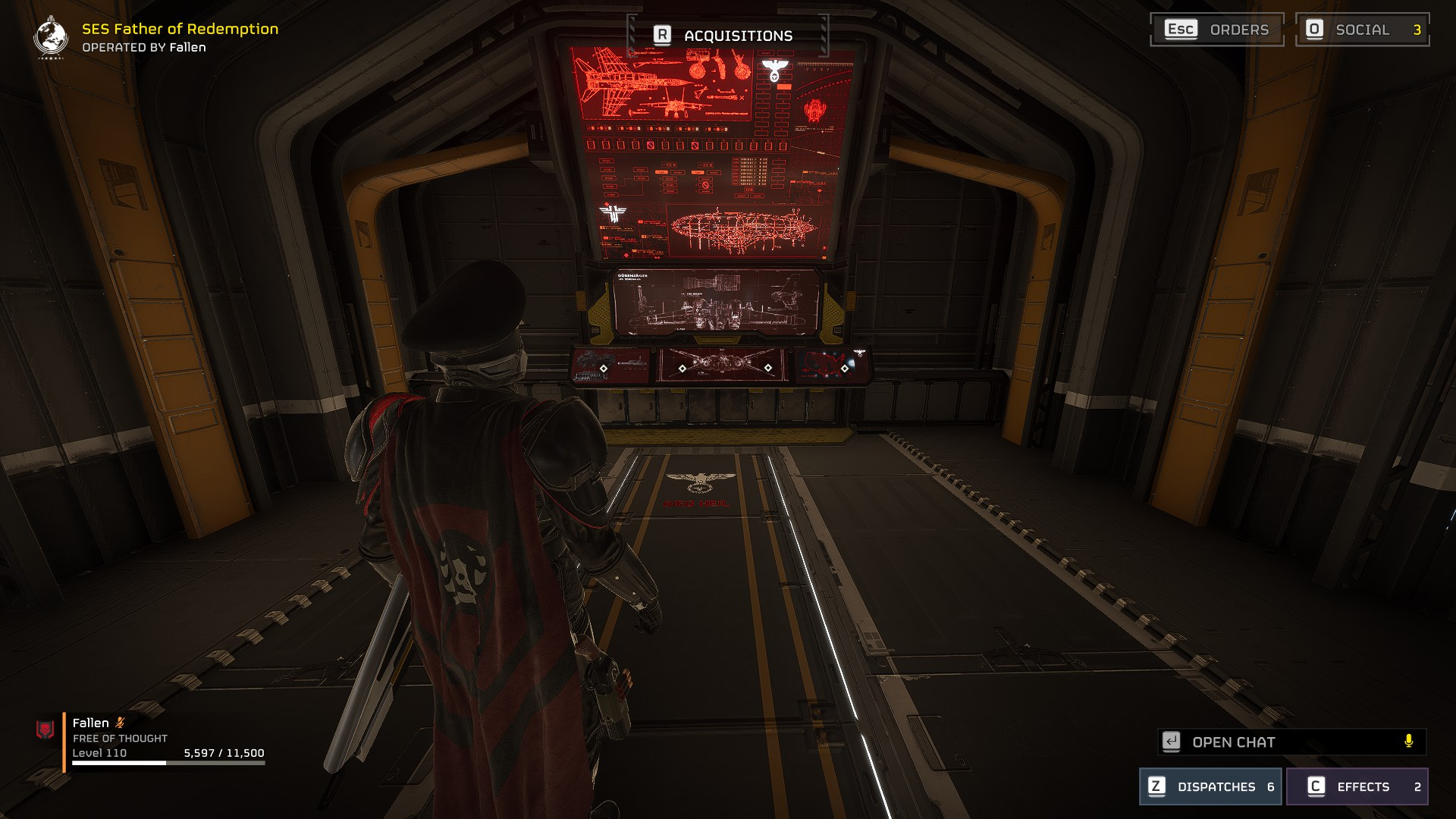The image size is (1456, 819).
Task: Toggle the yellow microphone icon in chat
Action: coord(1408,741)
